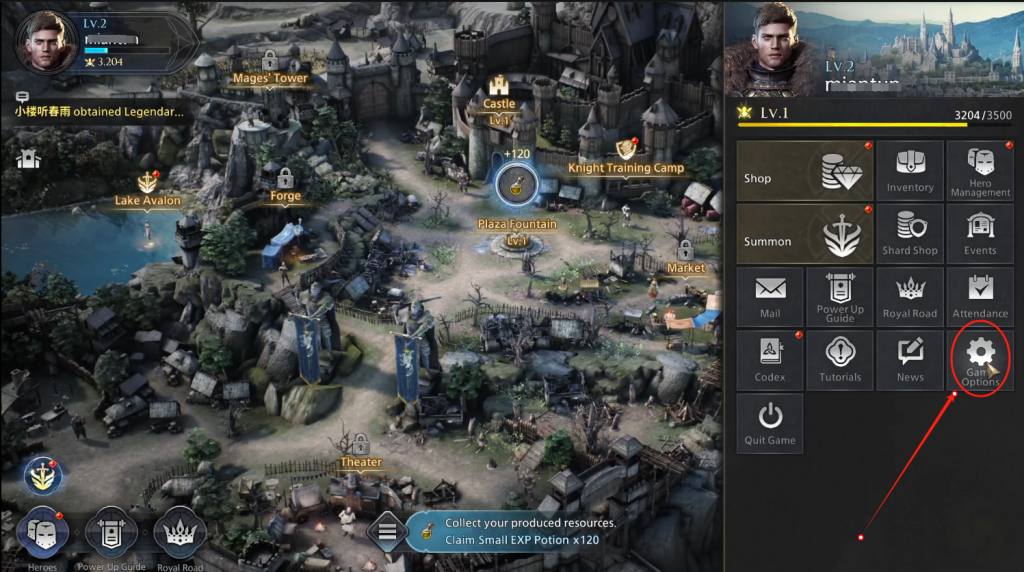Go to Hero Management

(980, 171)
